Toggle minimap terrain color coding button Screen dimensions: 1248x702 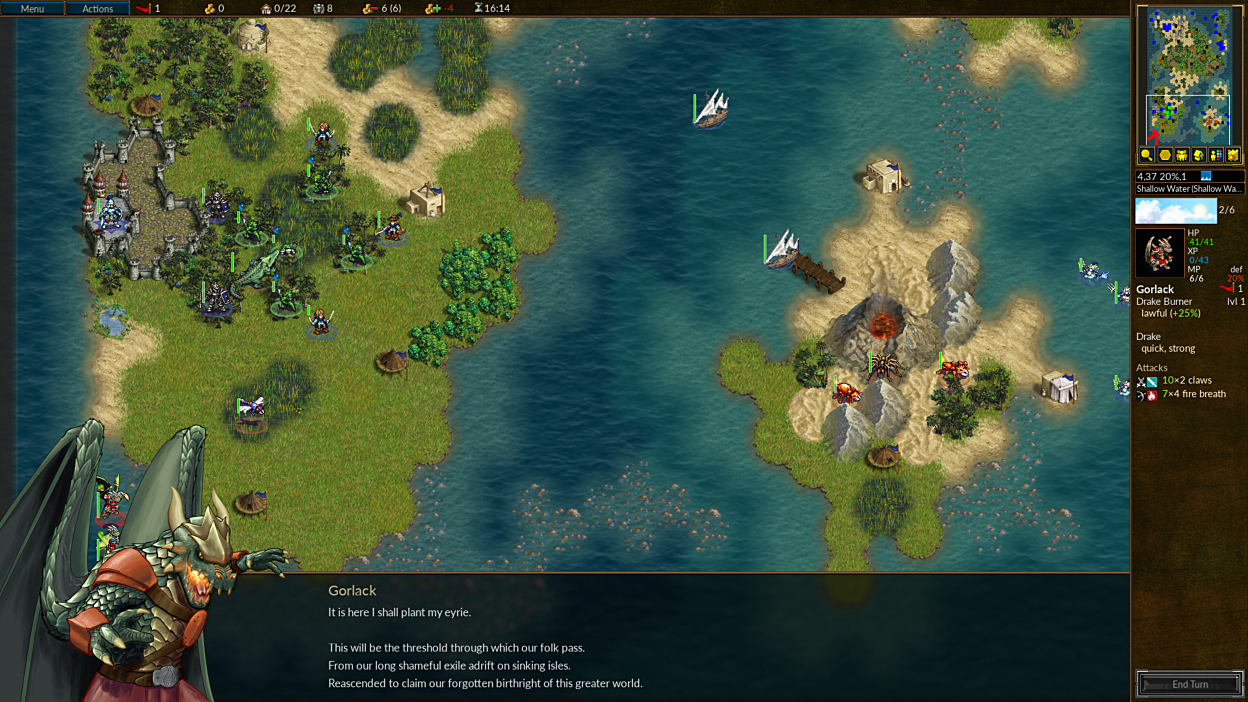[1232, 155]
